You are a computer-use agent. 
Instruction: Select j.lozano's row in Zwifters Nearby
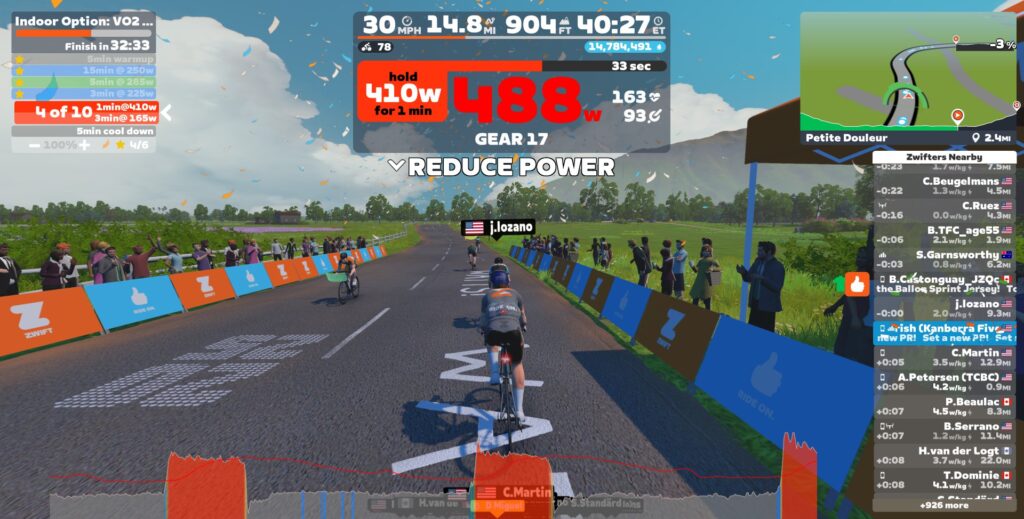coord(944,308)
